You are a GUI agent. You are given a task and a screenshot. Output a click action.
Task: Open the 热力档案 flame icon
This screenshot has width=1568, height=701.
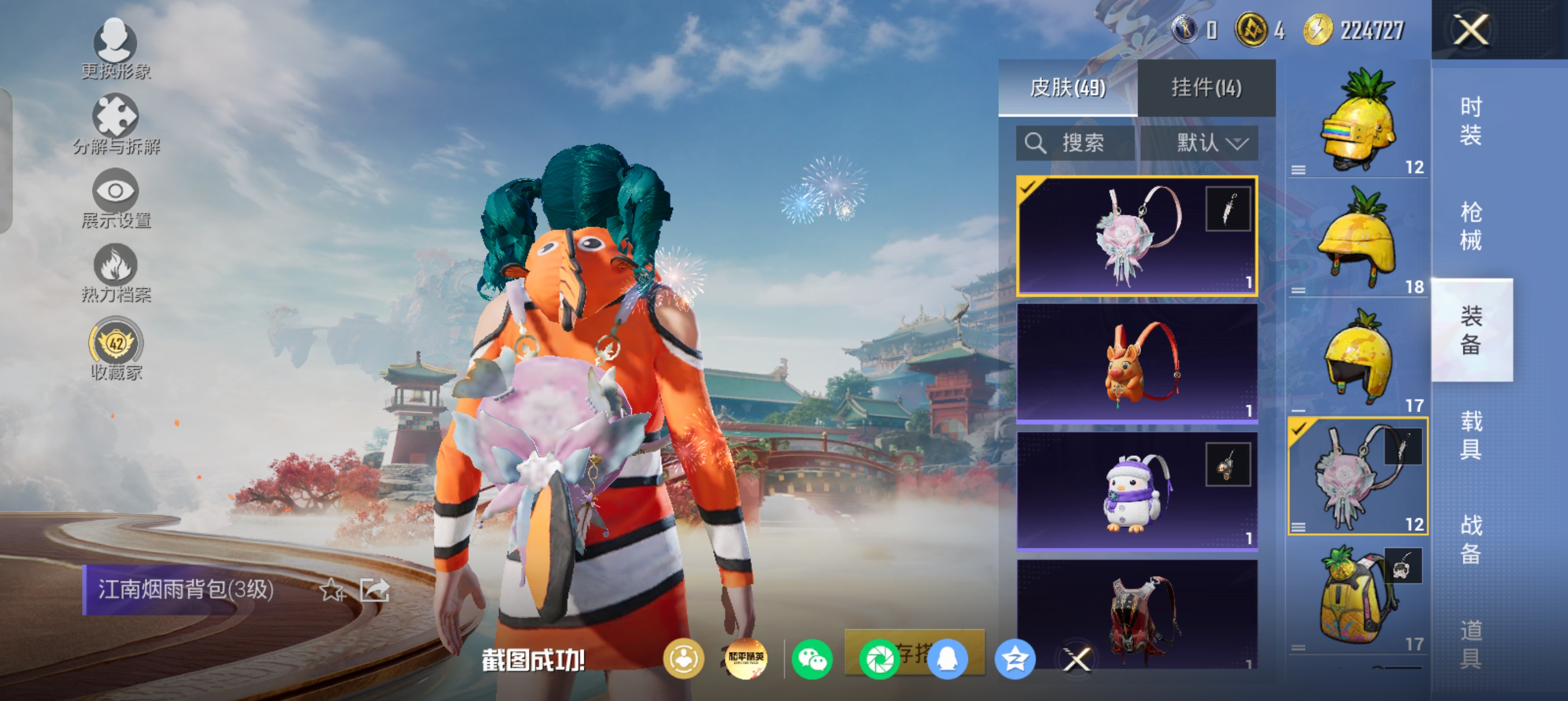[115, 272]
